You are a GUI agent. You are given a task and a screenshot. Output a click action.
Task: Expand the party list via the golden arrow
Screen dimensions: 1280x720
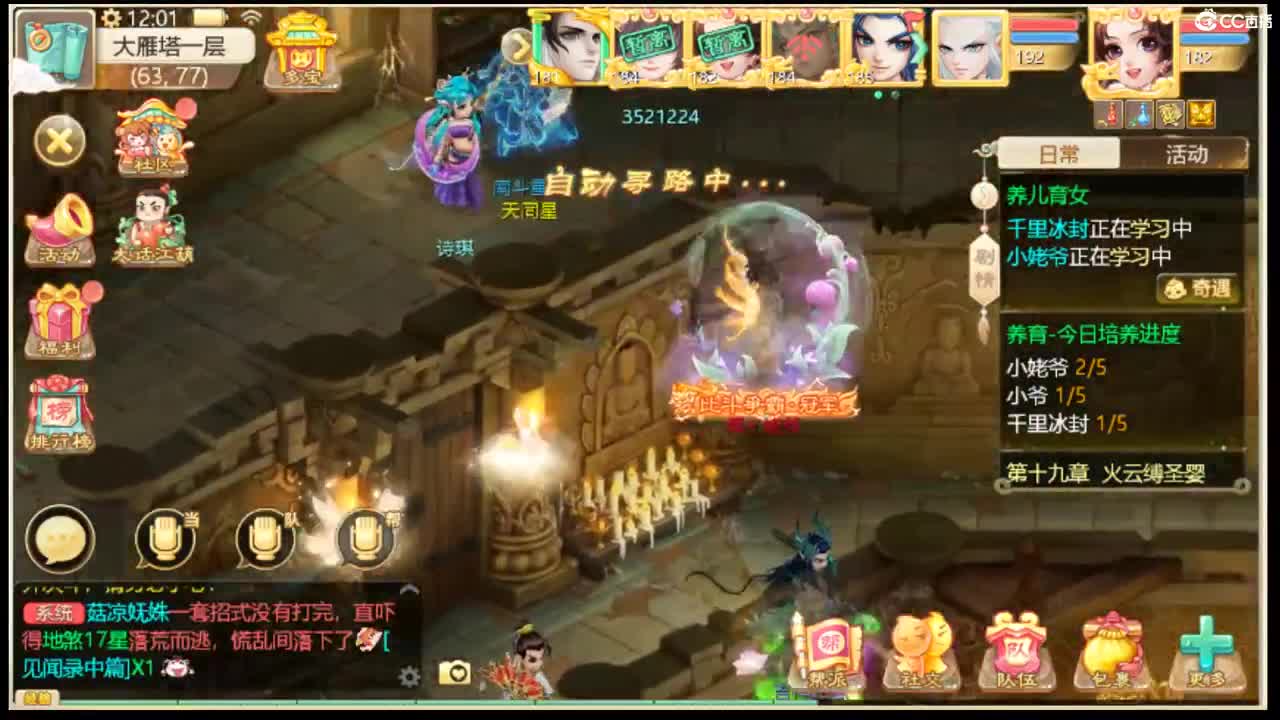tap(519, 45)
